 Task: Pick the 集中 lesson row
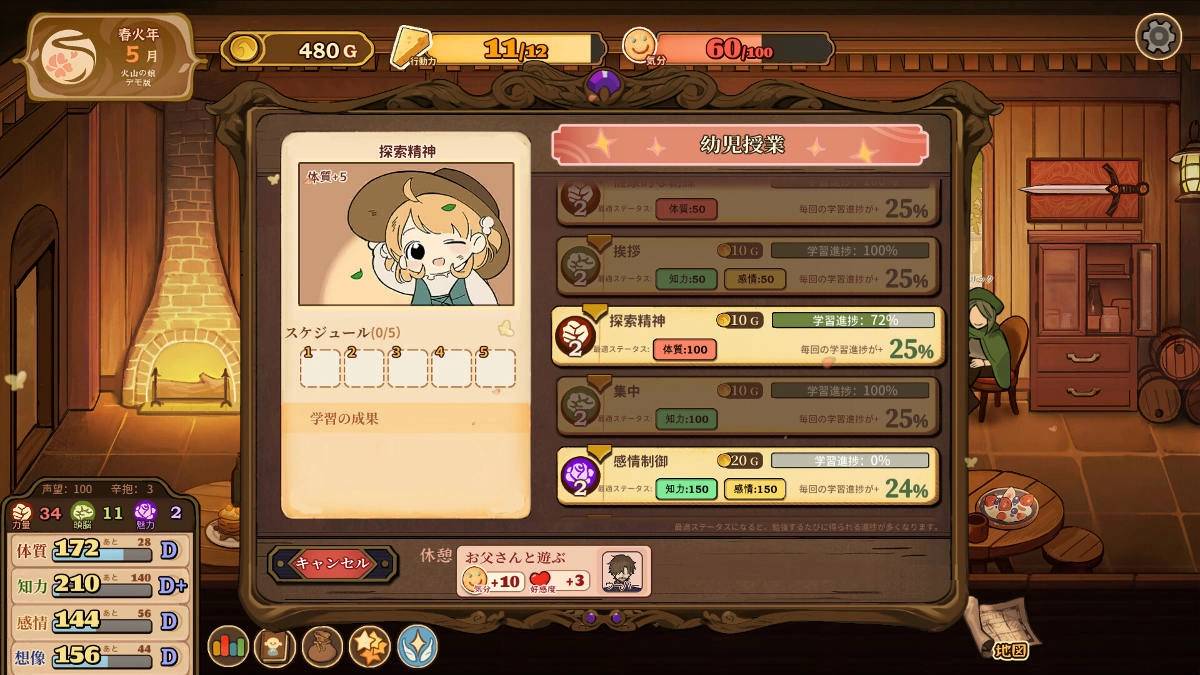point(747,405)
